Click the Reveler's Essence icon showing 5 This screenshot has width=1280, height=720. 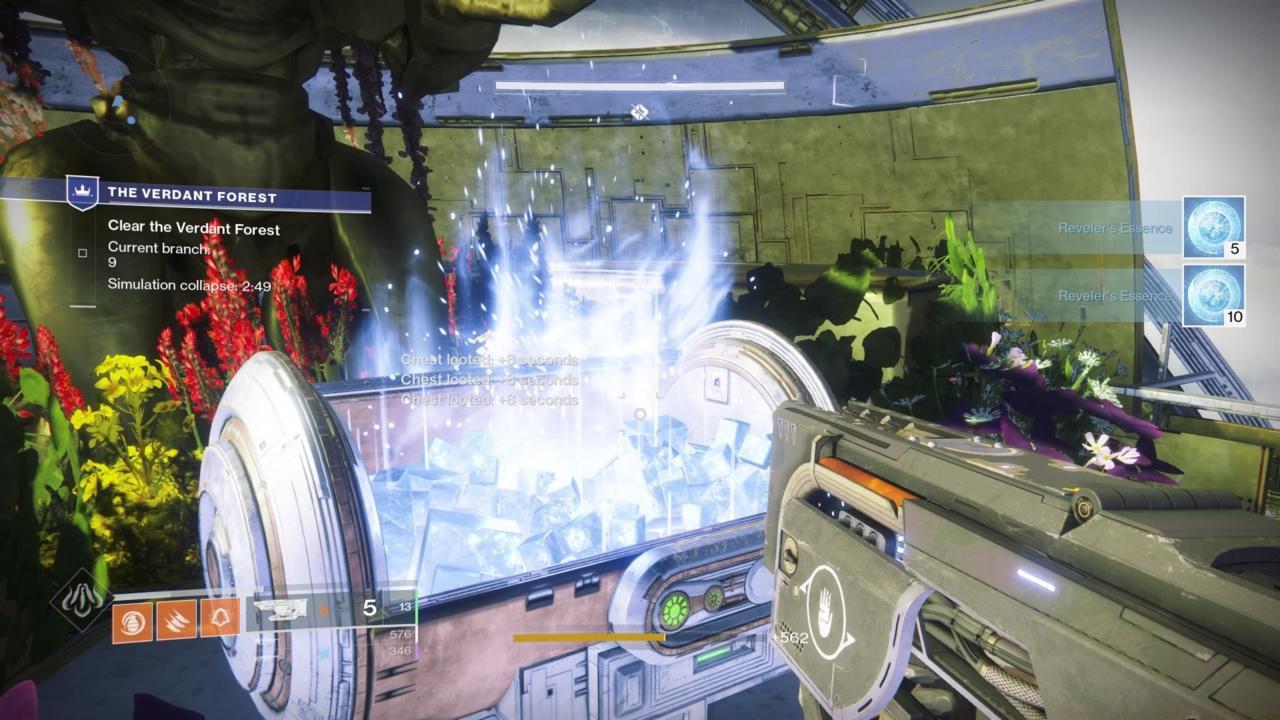(1214, 228)
